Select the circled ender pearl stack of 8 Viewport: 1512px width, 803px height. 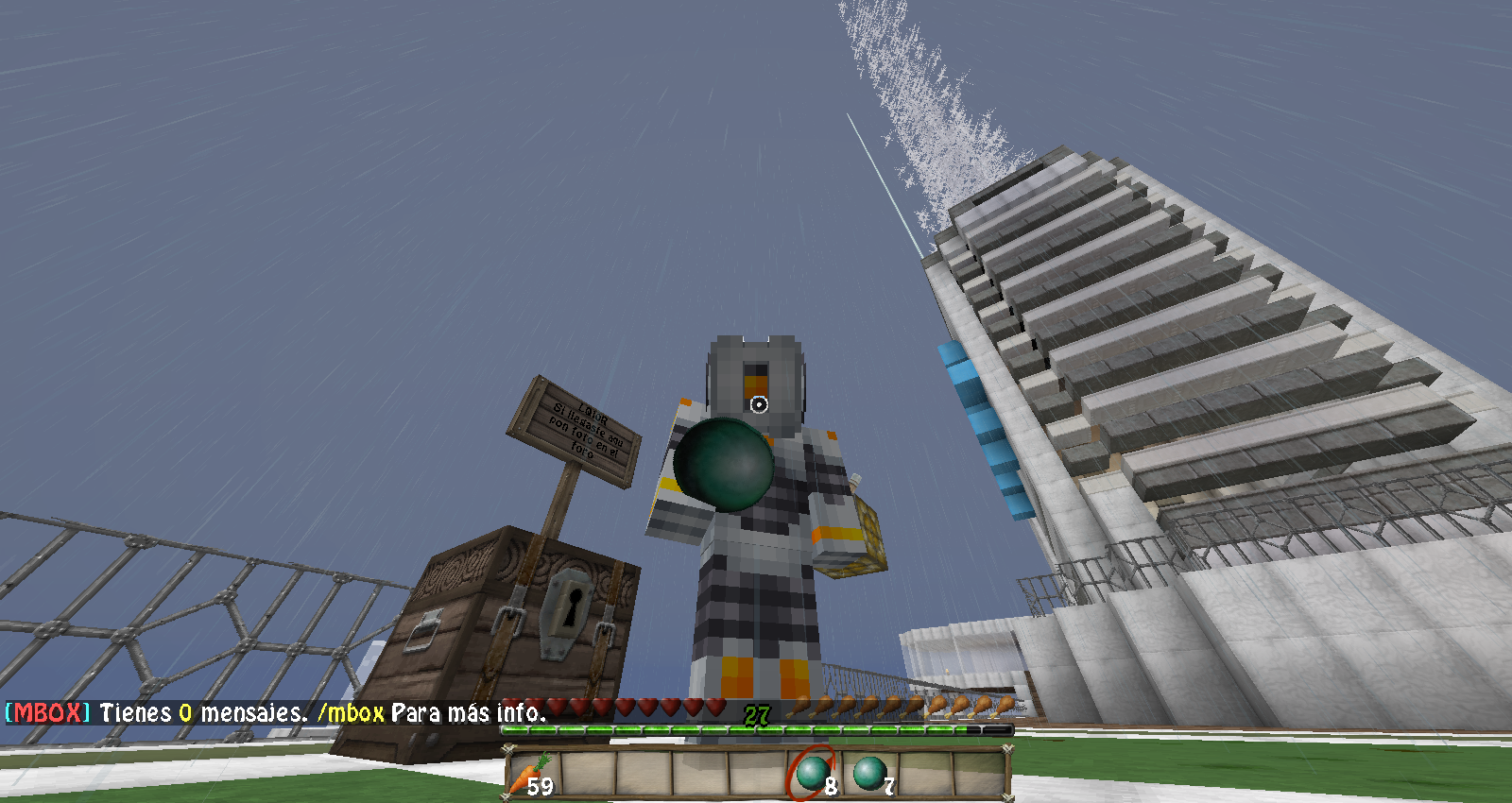click(x=813, y=774)
